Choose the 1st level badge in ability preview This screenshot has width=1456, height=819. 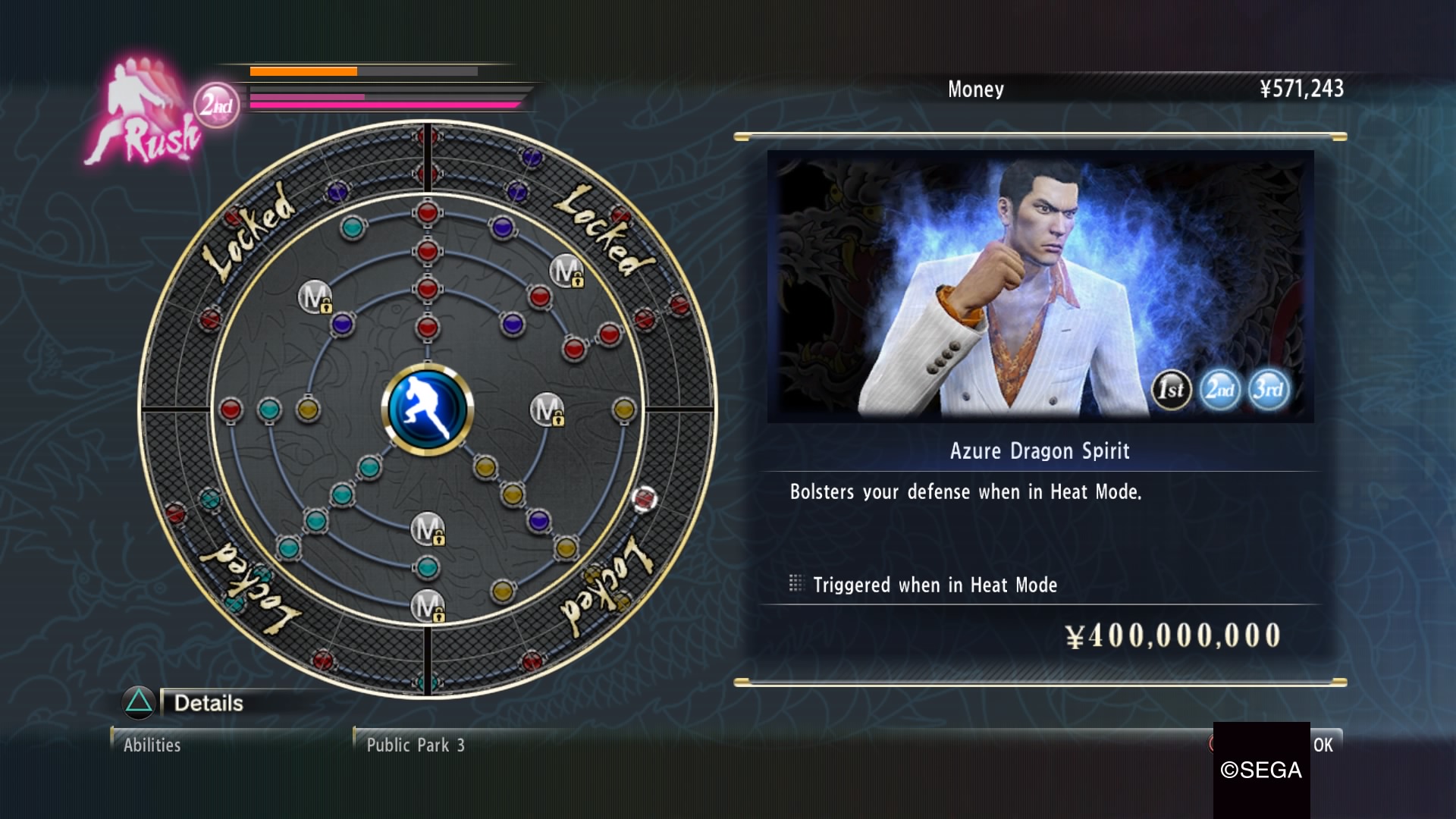pos(1171,390)
